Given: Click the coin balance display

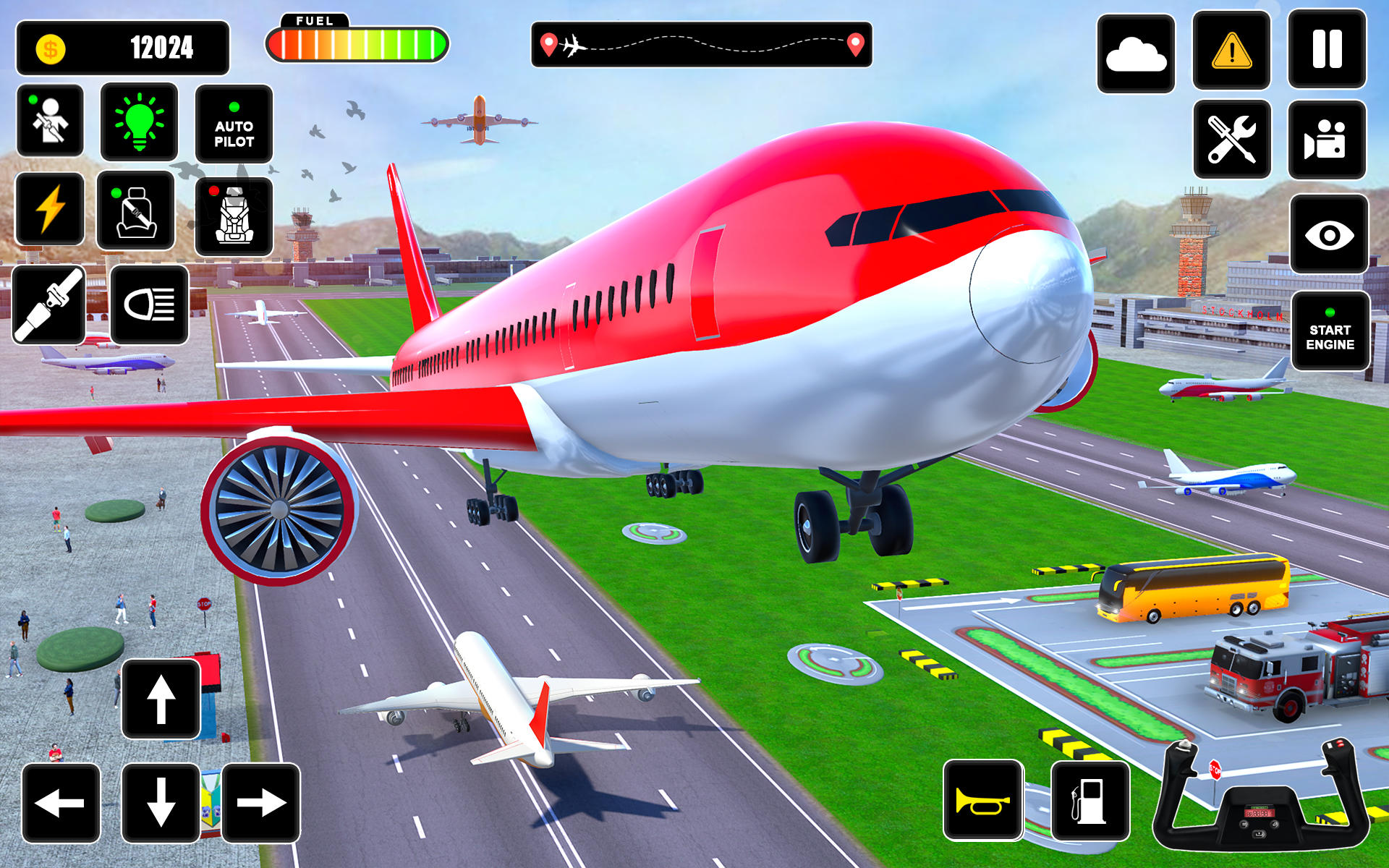Looking at the screenshot, I should tap(127, 47).
